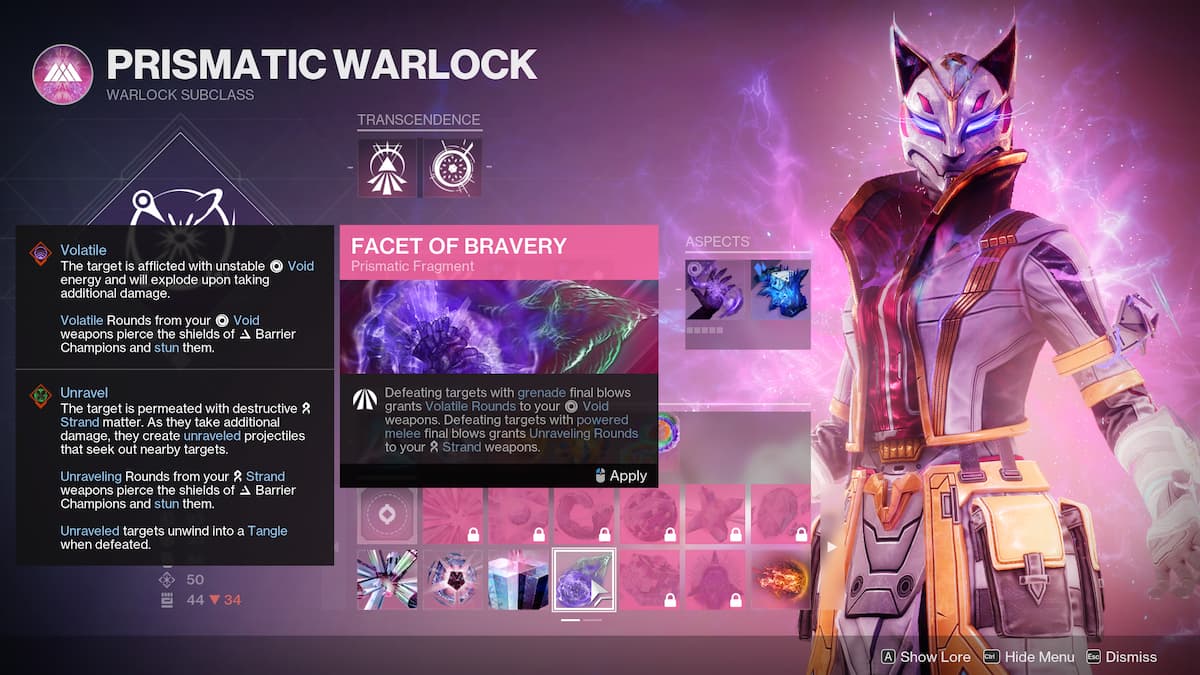Select the locked crescent-shaped fragment
The height and width of the screenshot is (675, 1200).
[x=584, y=515]
